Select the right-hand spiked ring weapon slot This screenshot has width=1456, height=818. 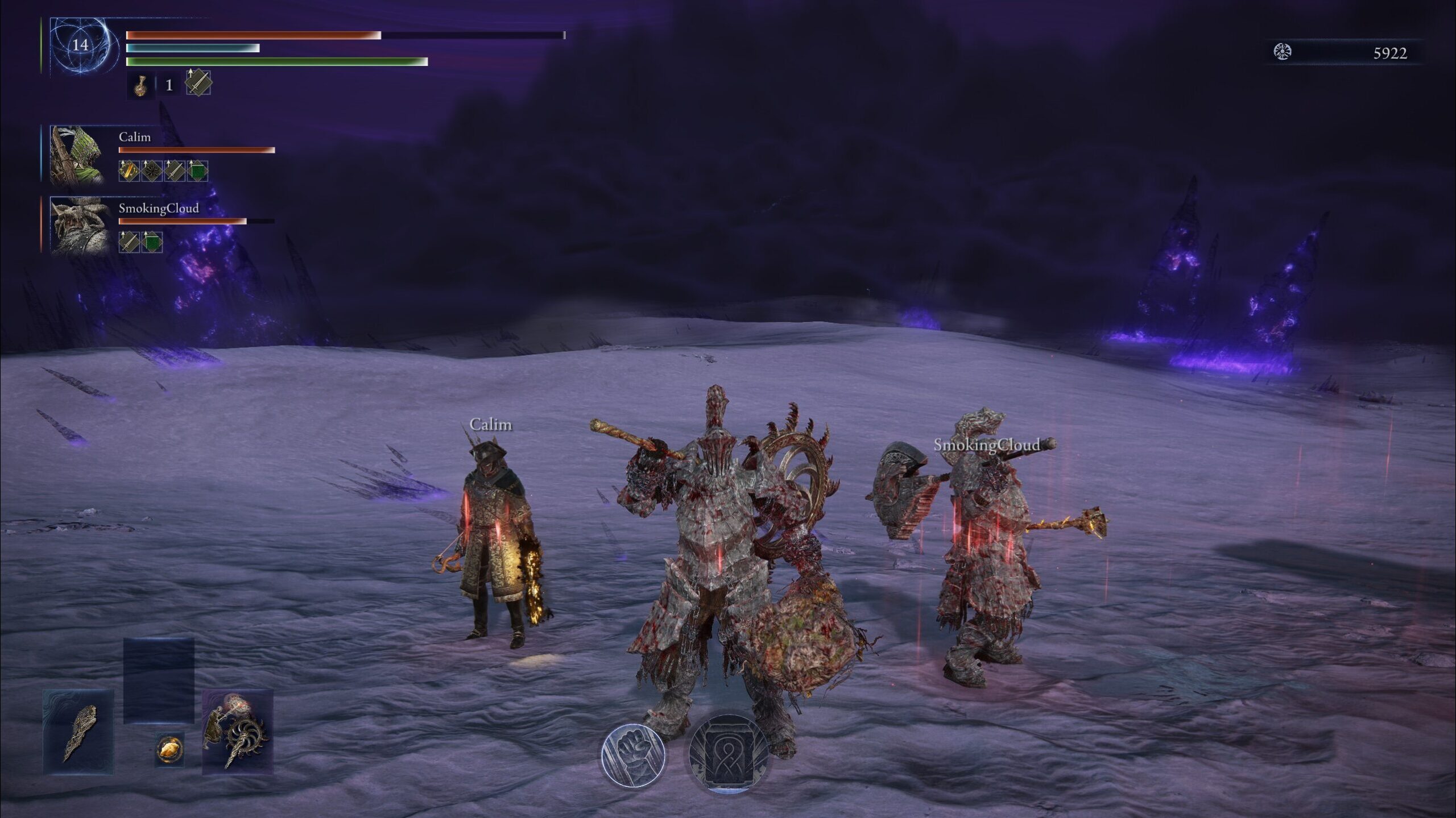(x=238, y=732)
